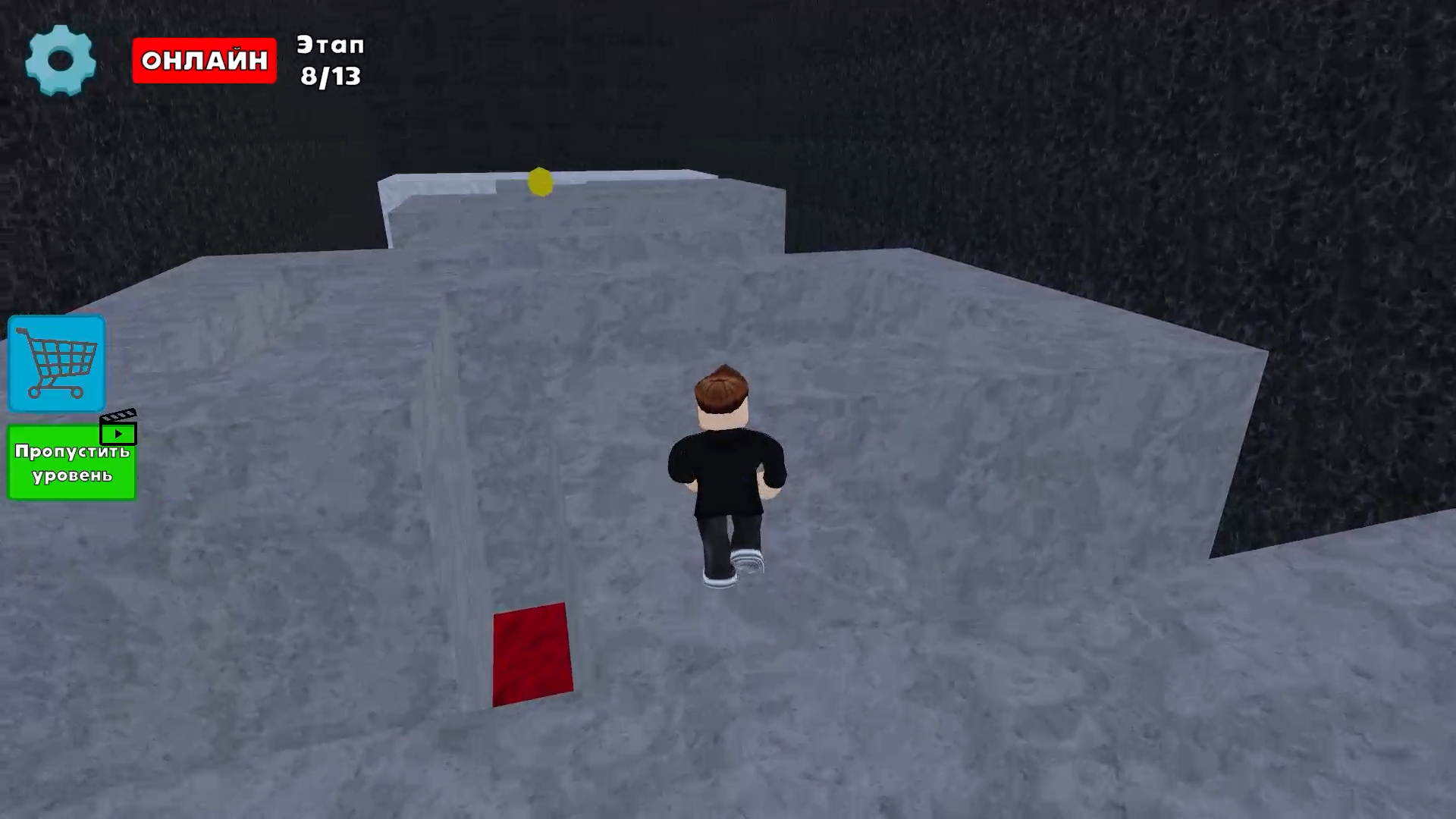
Task: Click the Этап 8/13 stage counter
Action: point(331,61)
